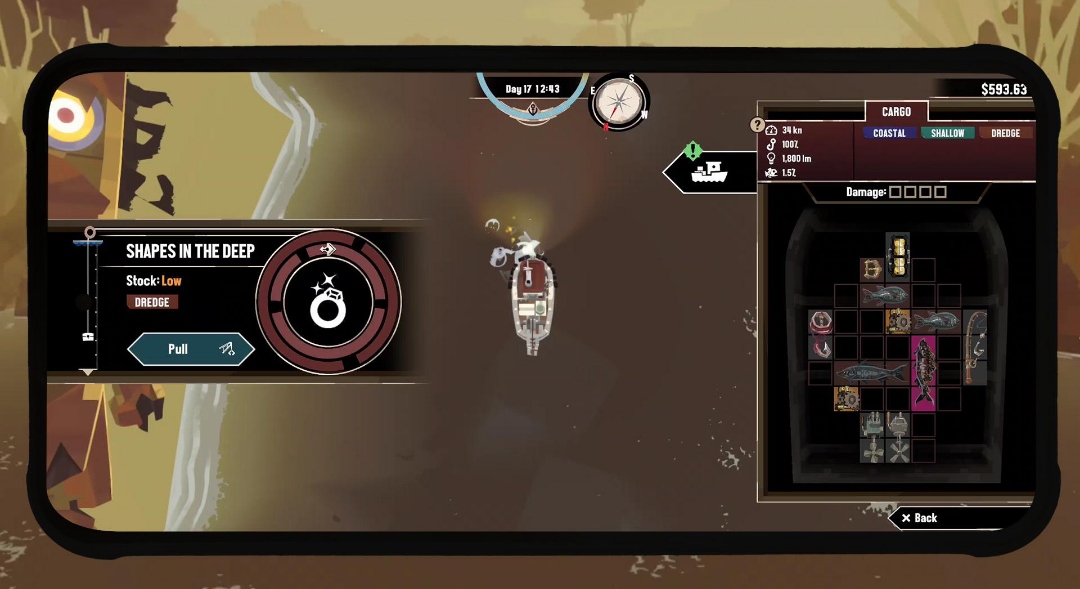Choose the yellow lights item atop cargo
This screenshot has height=589, width=1080.
click(x=897, y=255)
